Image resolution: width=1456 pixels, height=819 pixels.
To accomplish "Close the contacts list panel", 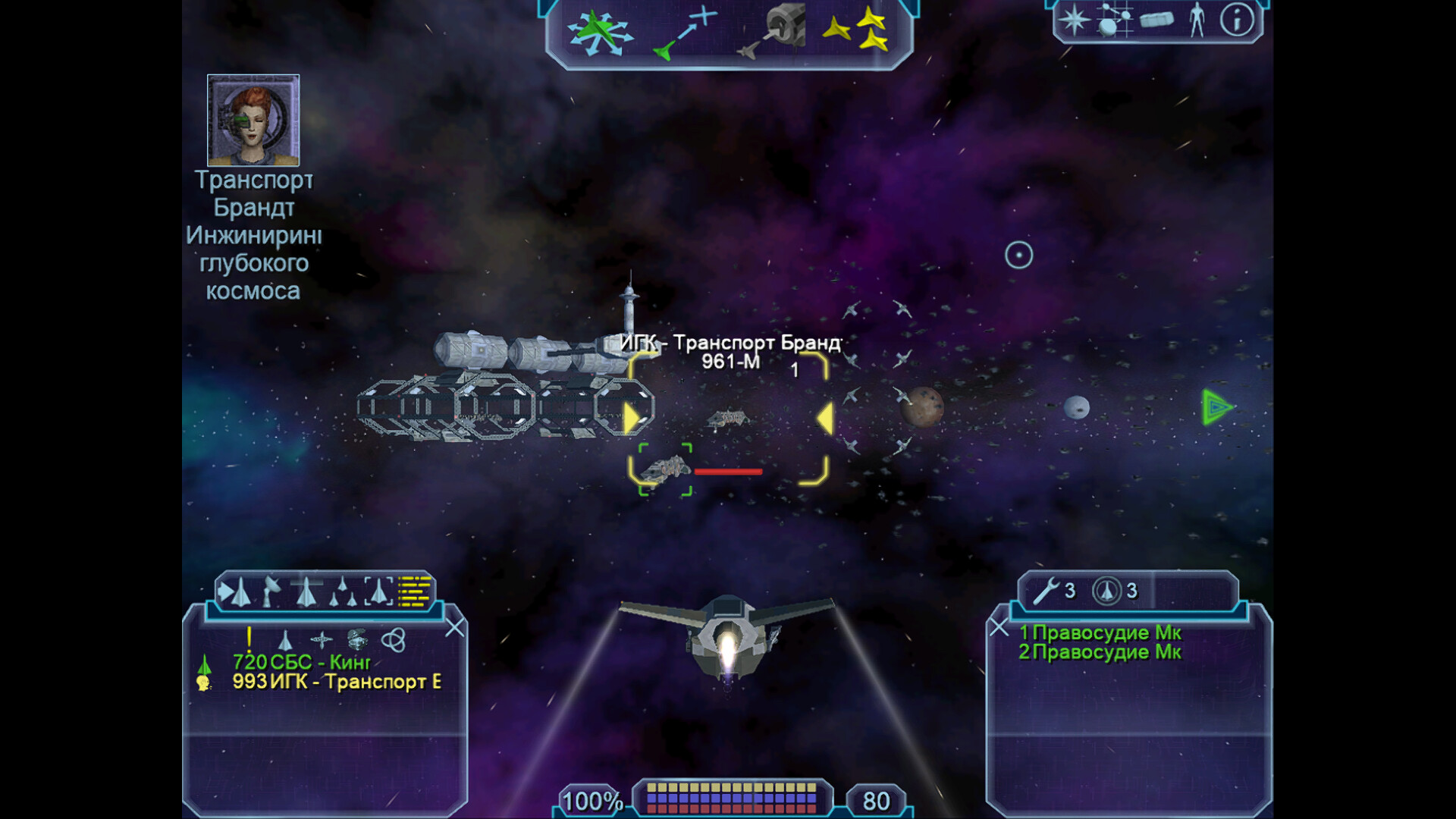I will pos(454,628).
